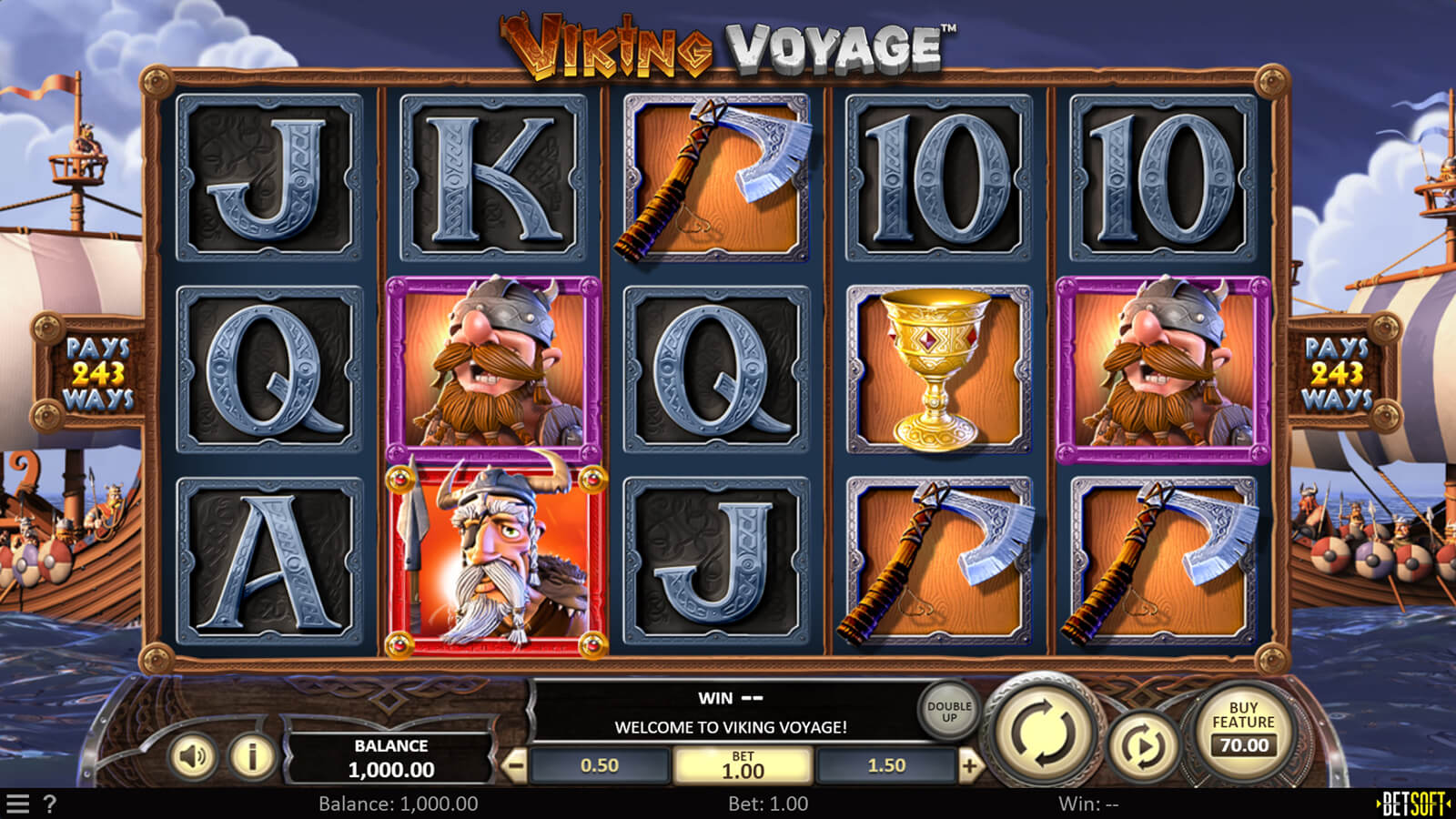Choose the 1.50 bet amount
This screenshot has width=1456, height=819.
tap(886, 766)
